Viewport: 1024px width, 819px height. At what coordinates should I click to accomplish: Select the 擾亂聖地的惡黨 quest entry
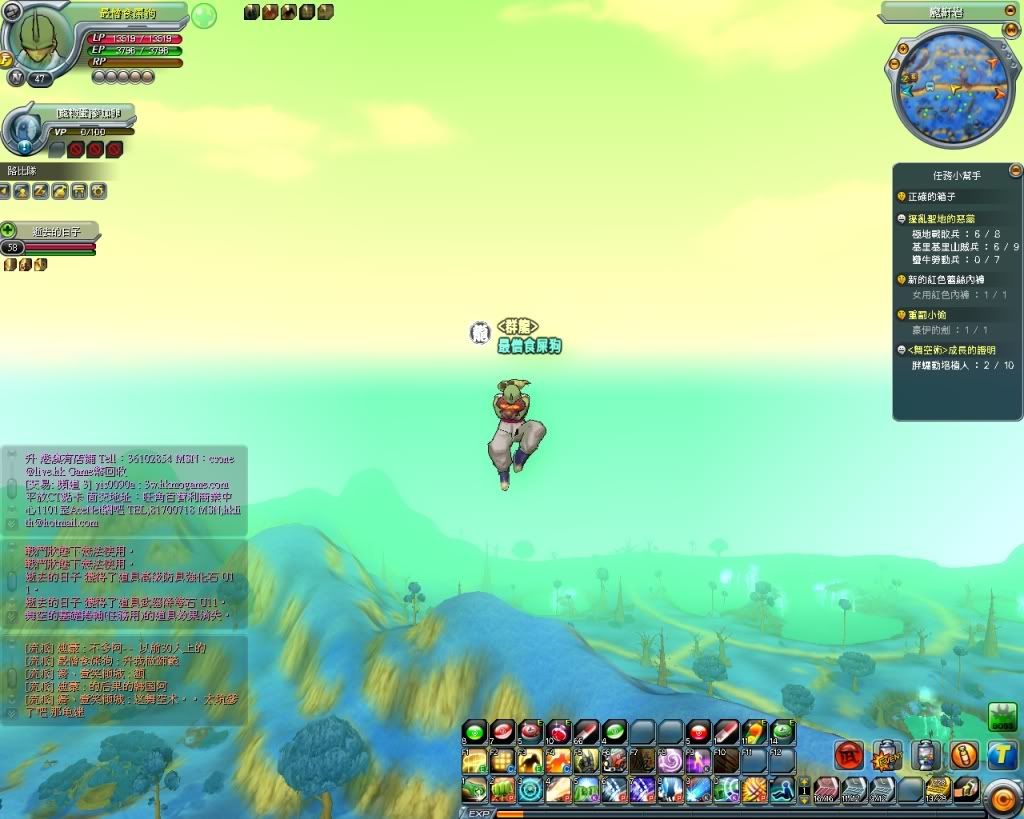tap(940, 218)
